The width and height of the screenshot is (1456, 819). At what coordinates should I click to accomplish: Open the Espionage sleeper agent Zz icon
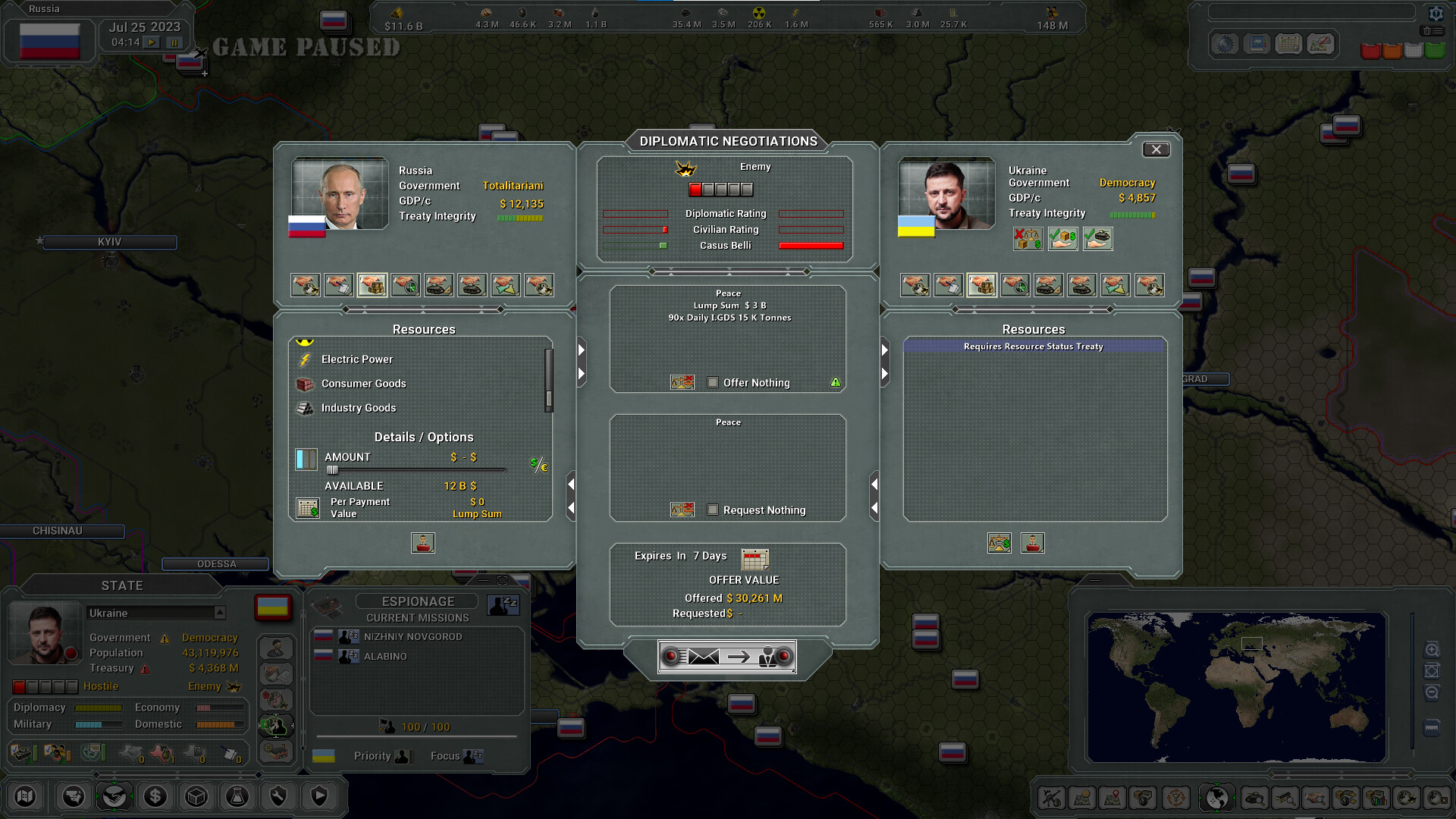(503, 605)
